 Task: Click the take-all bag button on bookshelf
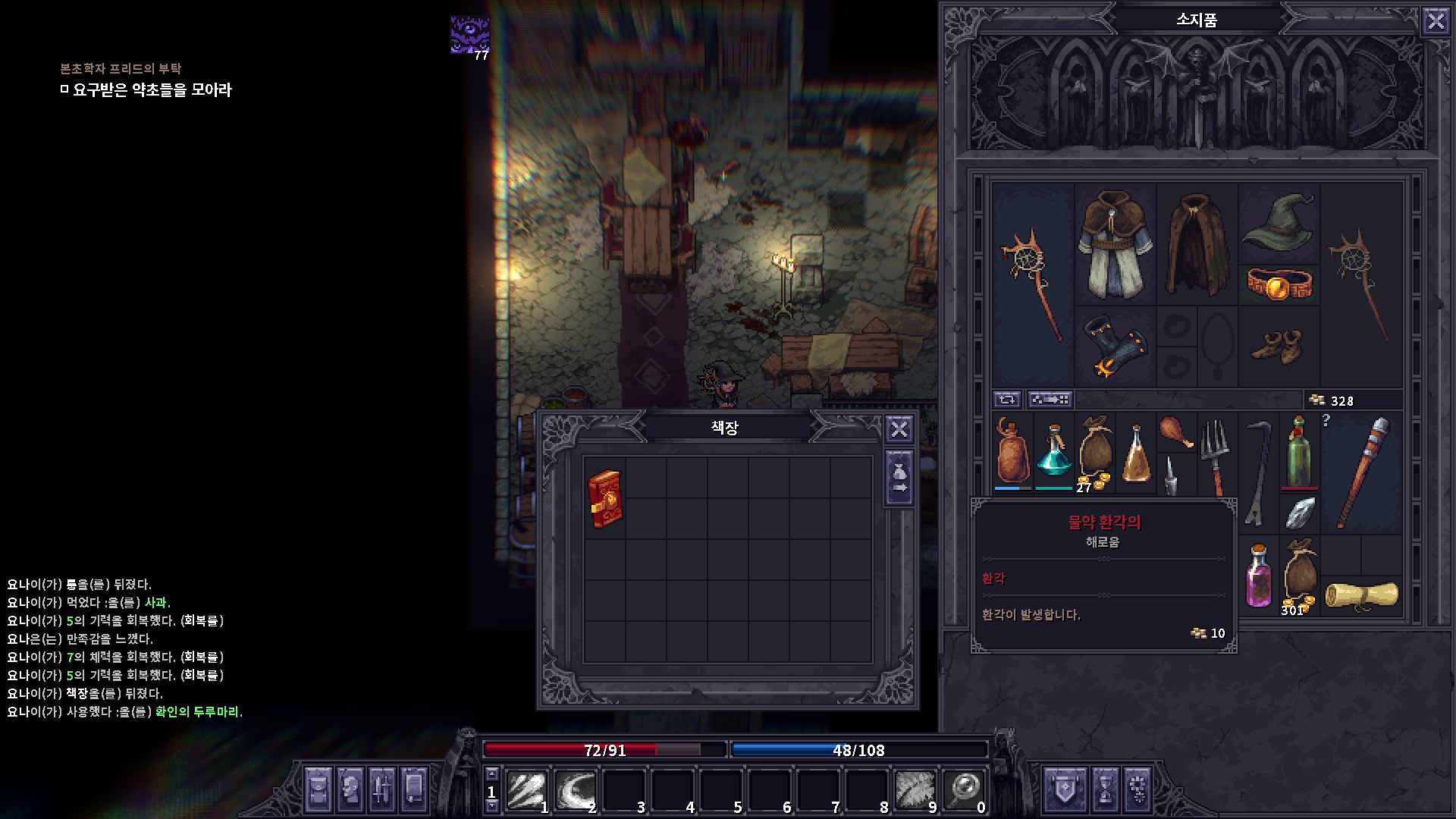pyautogui.click(x=899, y=479)
